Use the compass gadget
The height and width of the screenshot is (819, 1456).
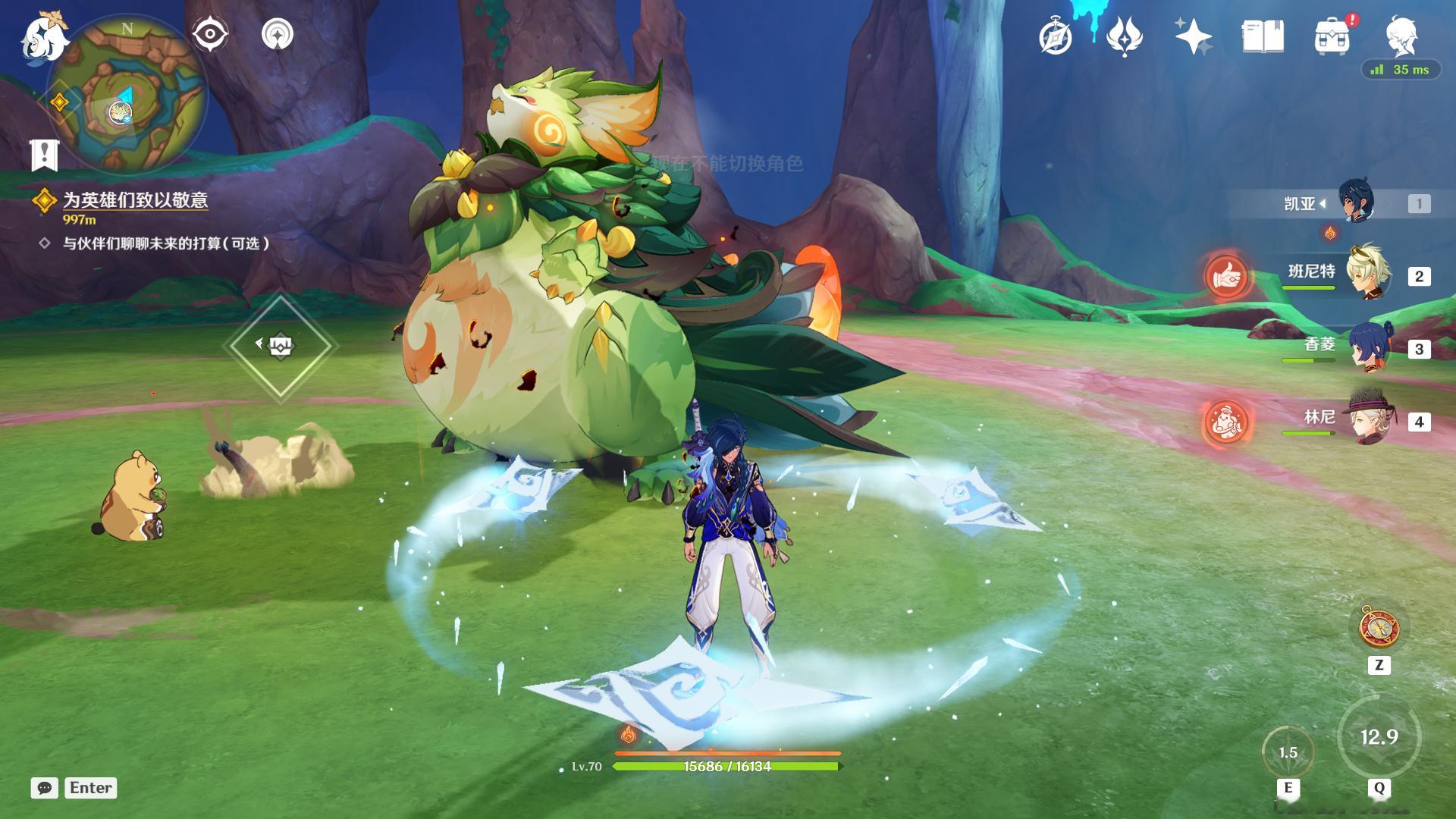click(x=1379, y=627)
